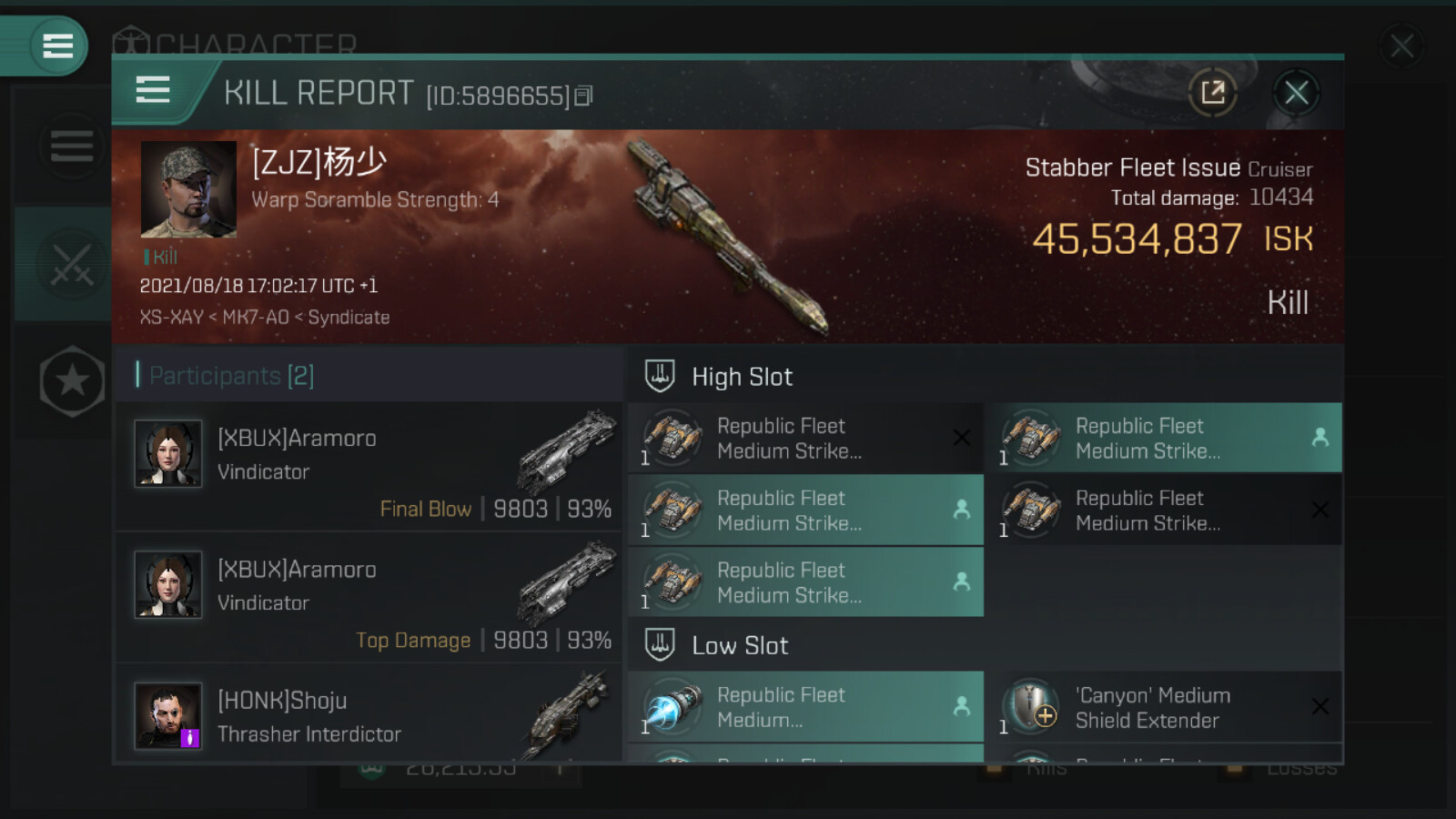Select the Final Blow participant Aramoro
This screenshot has width=1456, height=819.
pyautogui.click(x=369, y=467)
